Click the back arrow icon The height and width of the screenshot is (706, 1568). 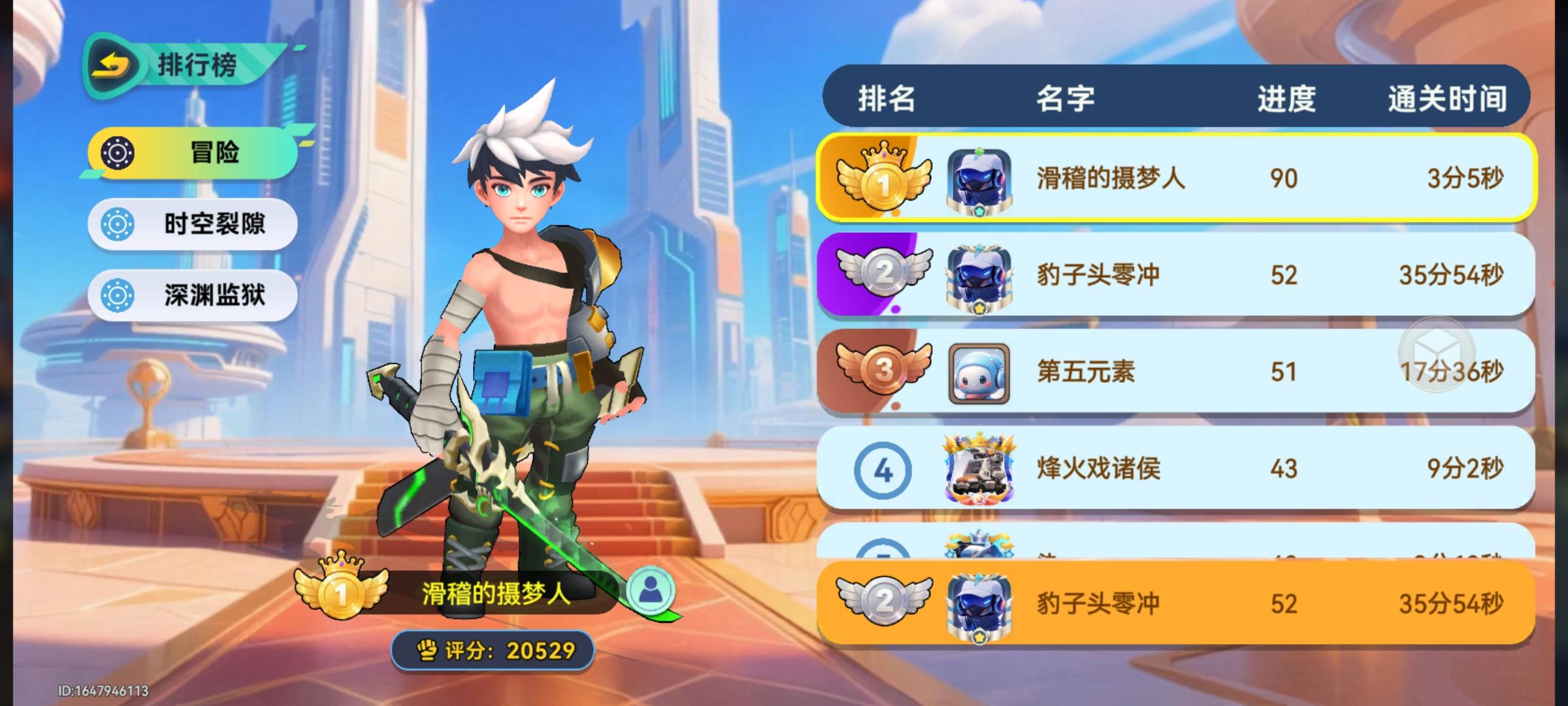[x=112, y=63]
